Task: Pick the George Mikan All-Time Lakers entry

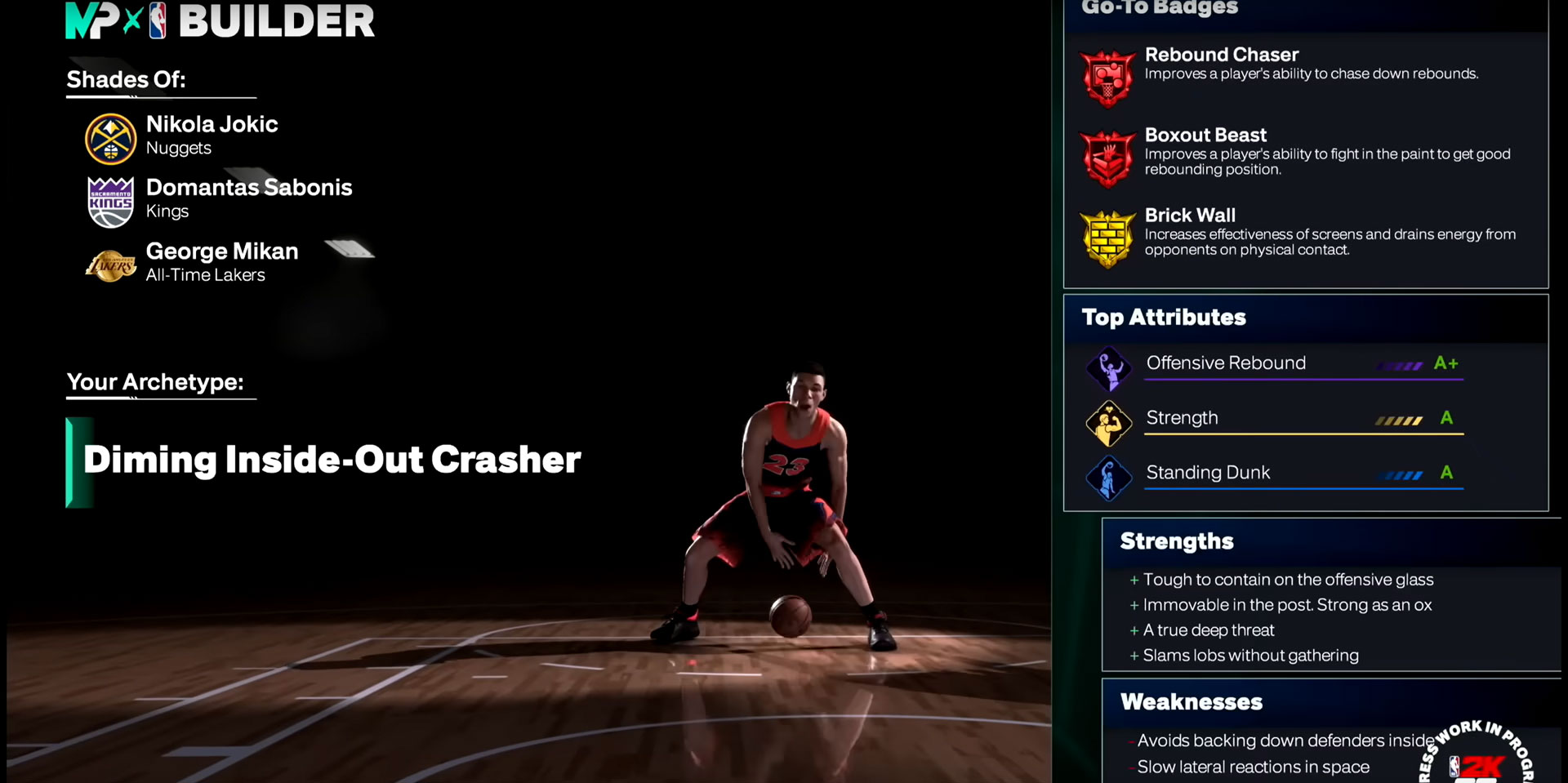Action: tap(221, 262)
